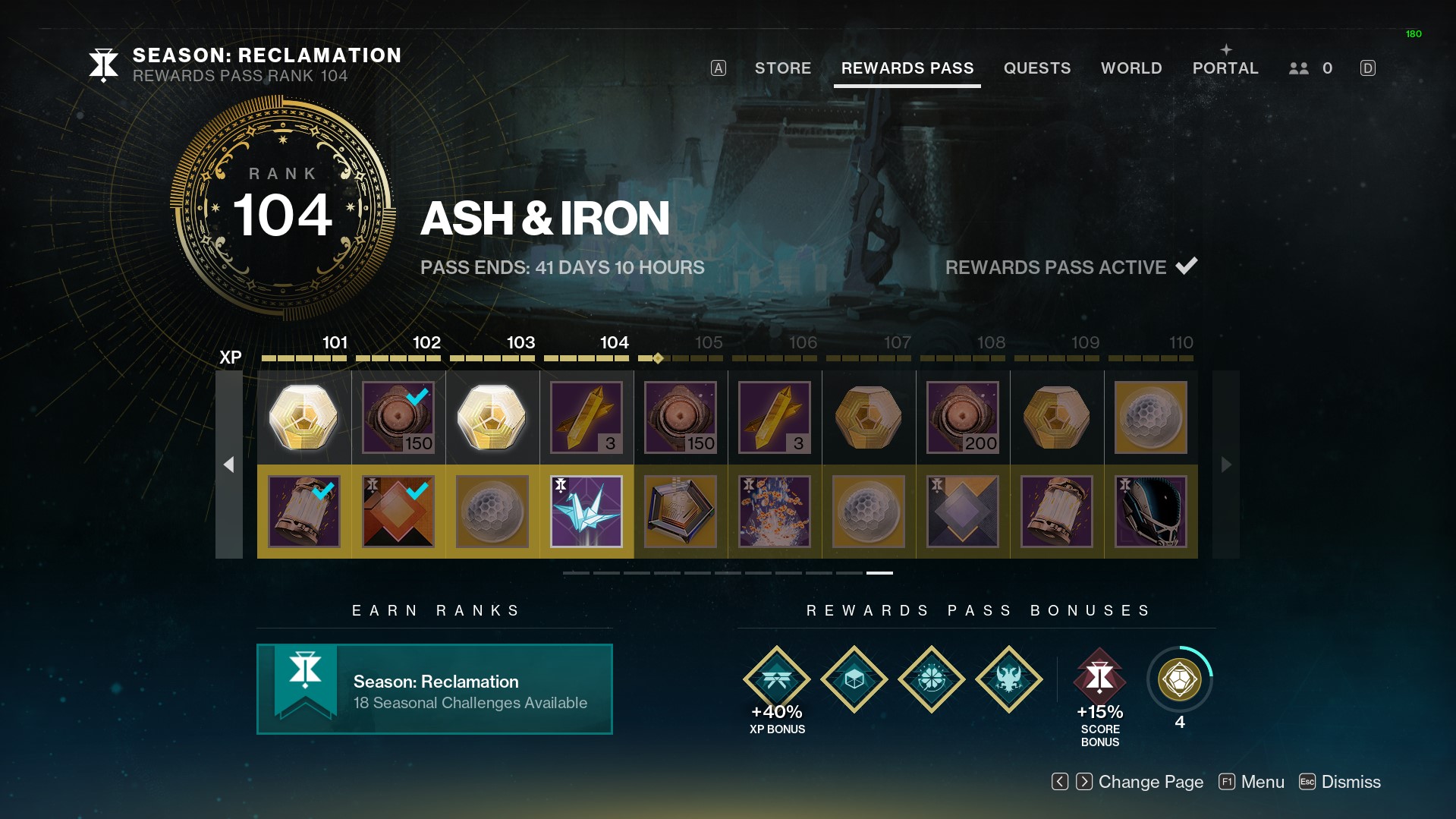Inspect the engram tracker showing 4
The image size is (1456, 819).
(x=1179, y=679)
